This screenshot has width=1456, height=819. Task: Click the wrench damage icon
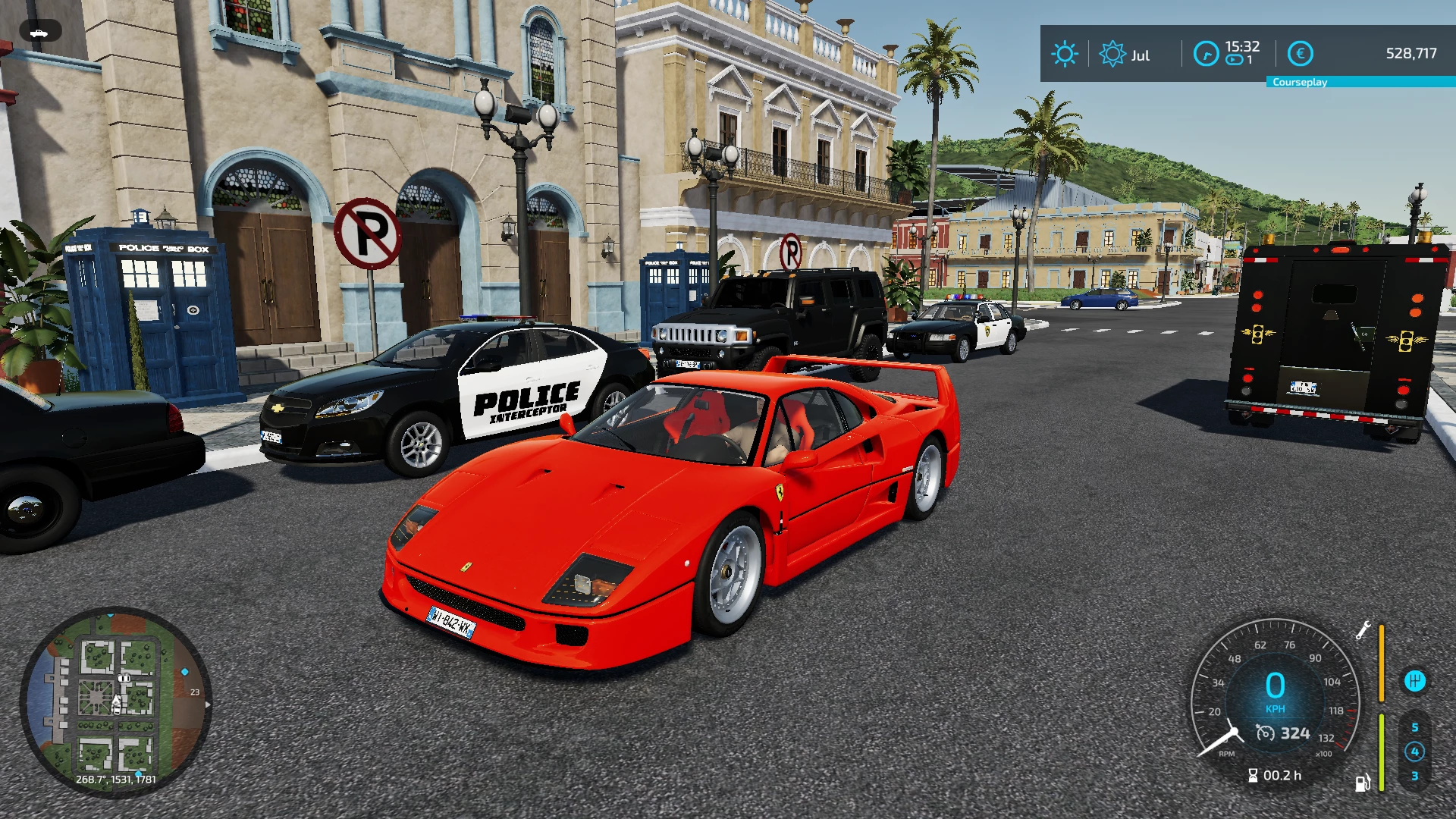pyautogui.click(x=1363, y=630)
